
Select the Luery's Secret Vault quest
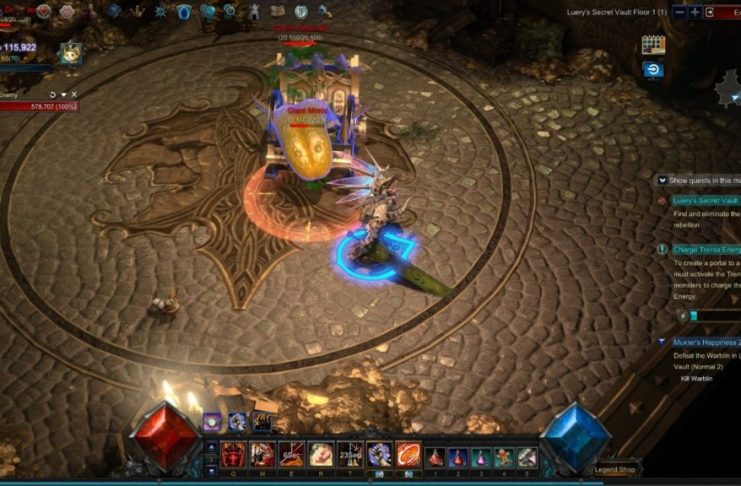[705, 201]
